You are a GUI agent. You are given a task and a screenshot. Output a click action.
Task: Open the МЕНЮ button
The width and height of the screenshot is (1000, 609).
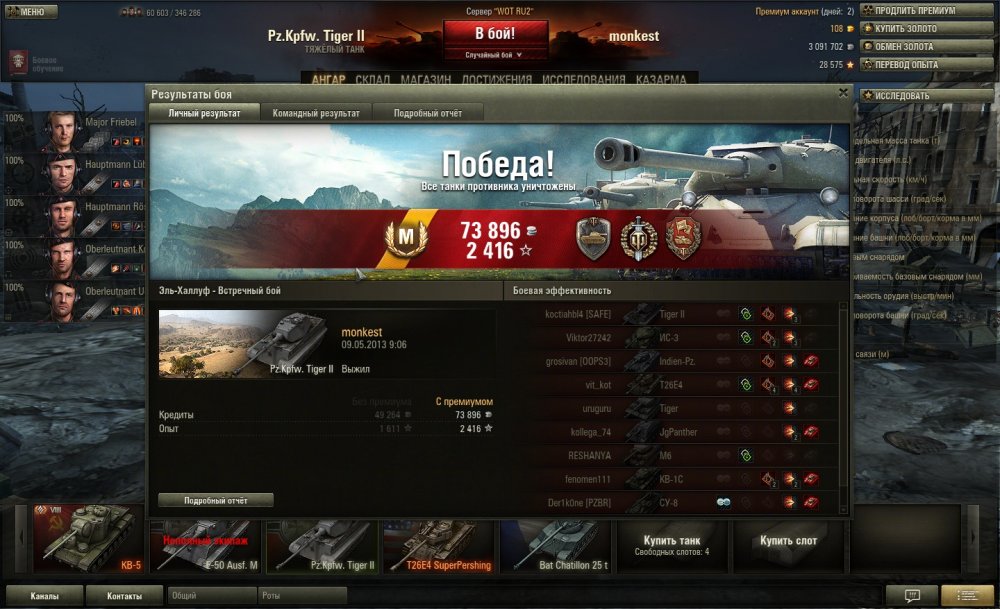[x=26, y=12]
